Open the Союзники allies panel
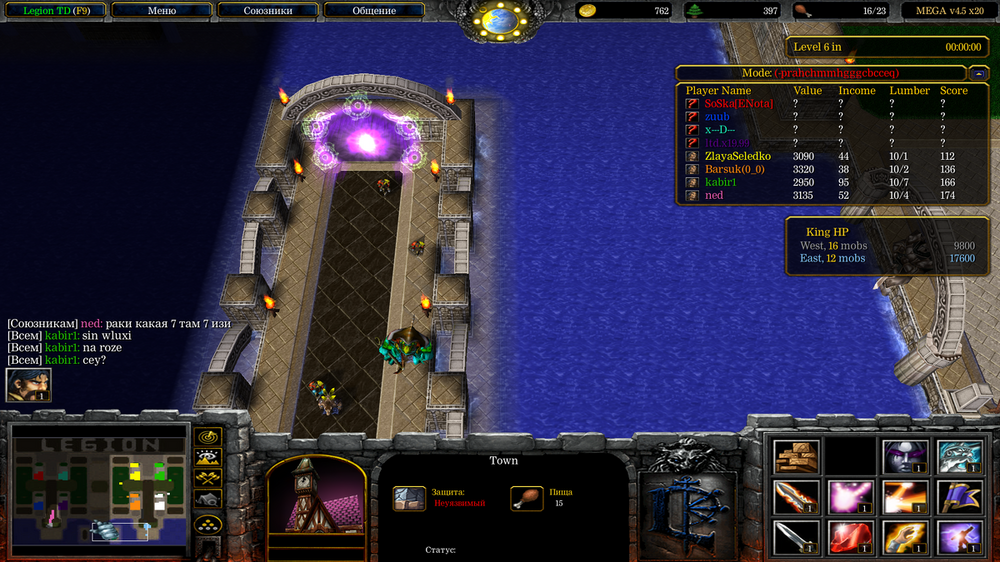 point(268,11)
